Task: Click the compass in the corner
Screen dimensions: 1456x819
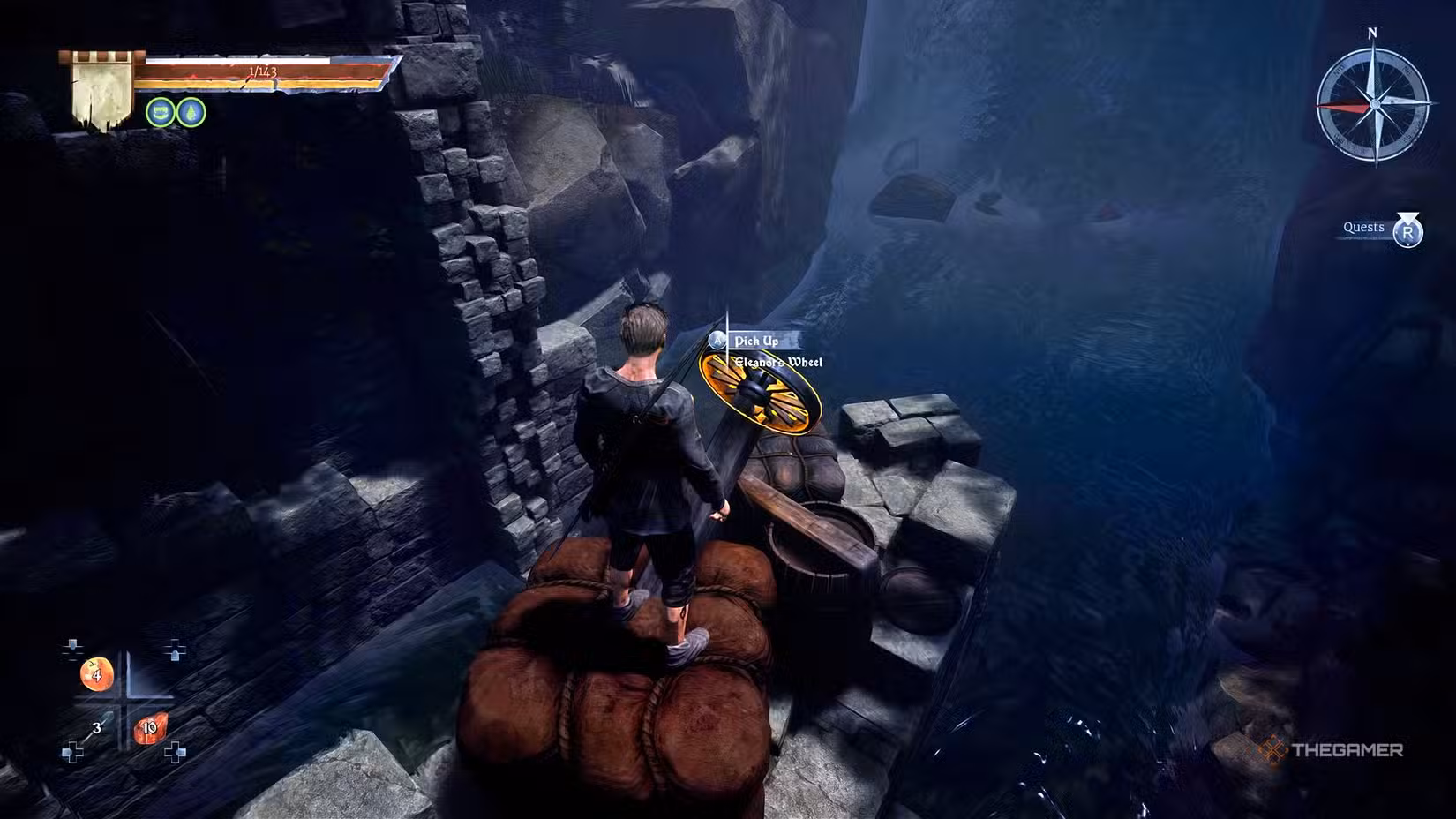Action: [x=1373, y=104]
